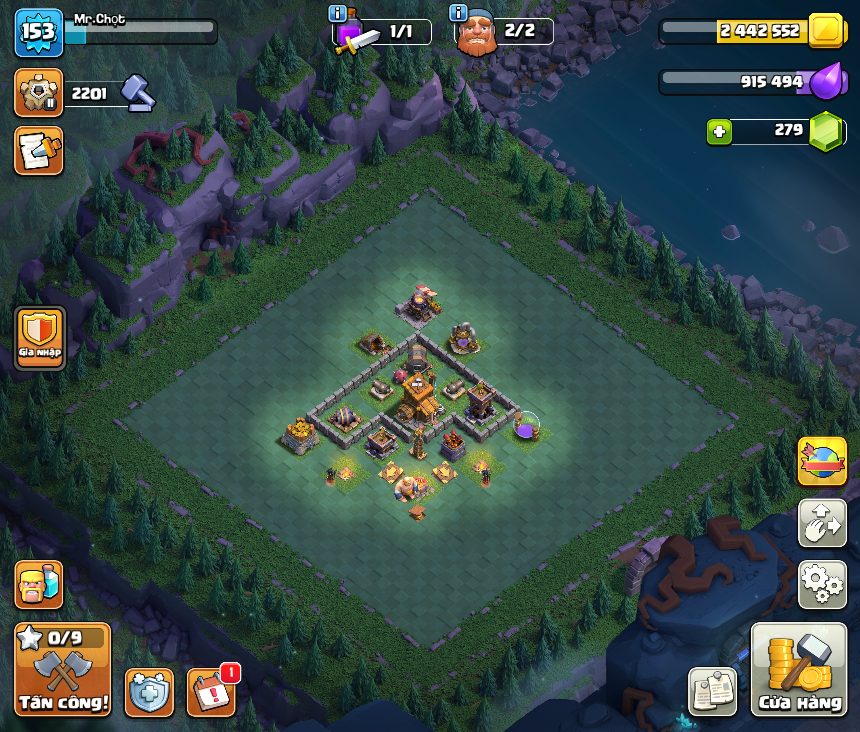
Task: Start a battle with Tấn công!
Action: pyautogui.click(x=63, y=670)
